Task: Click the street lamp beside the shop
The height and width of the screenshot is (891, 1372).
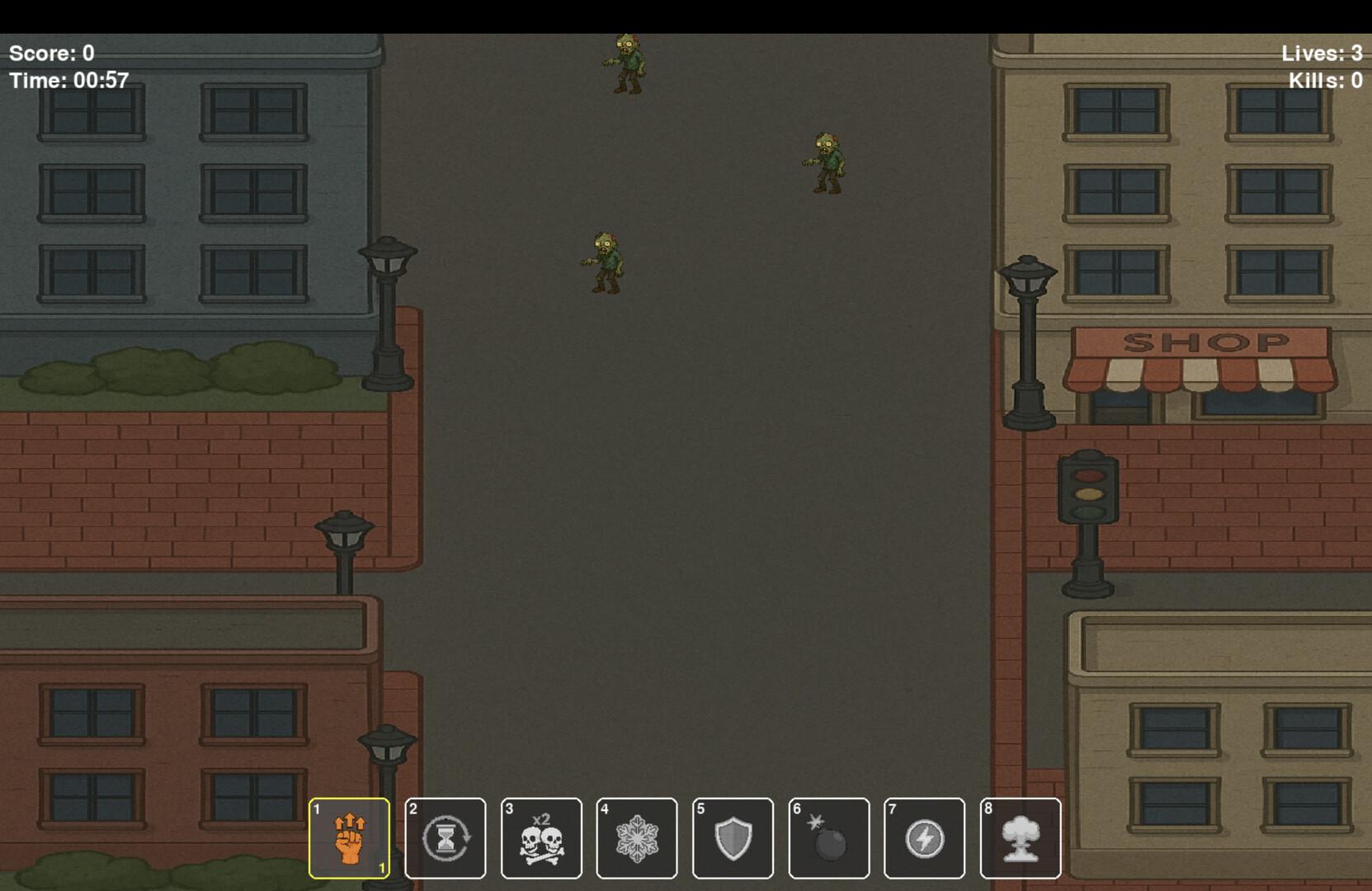Action: pyautogui.click(x=1029, y=330)
